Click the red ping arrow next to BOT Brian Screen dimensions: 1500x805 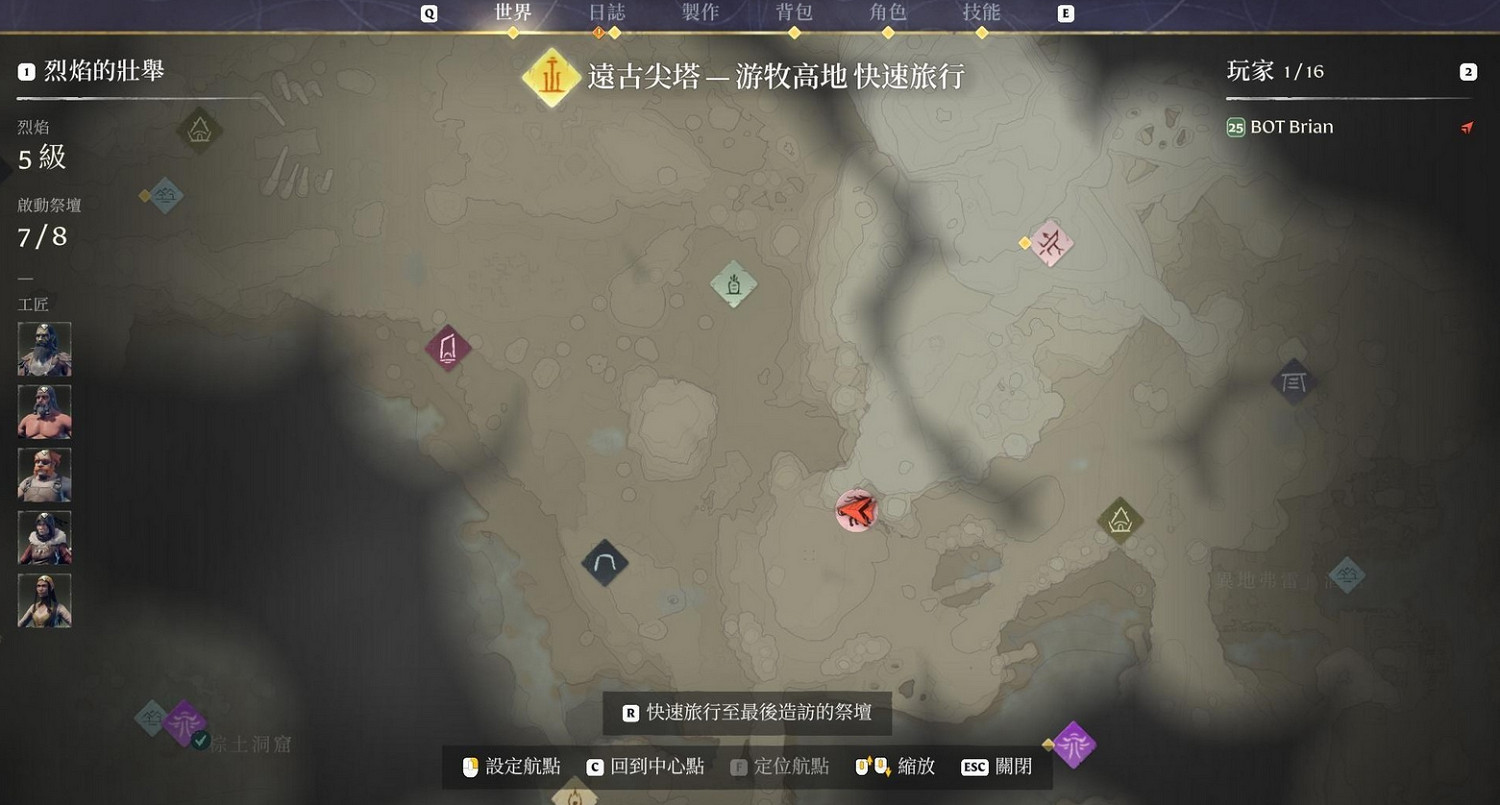coord(1466,127)
